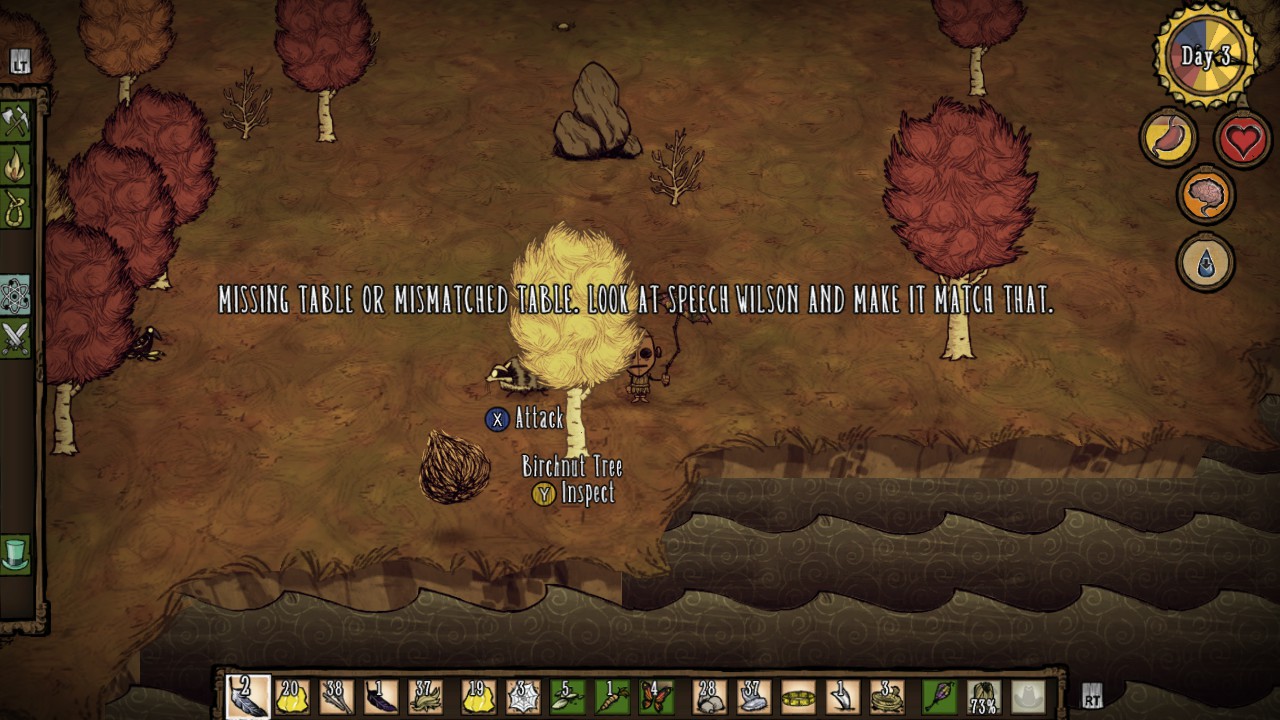The height and width of the screenshot is (720, 1280).
Task: Select the spider web silk slot
Action: point(522,696)
